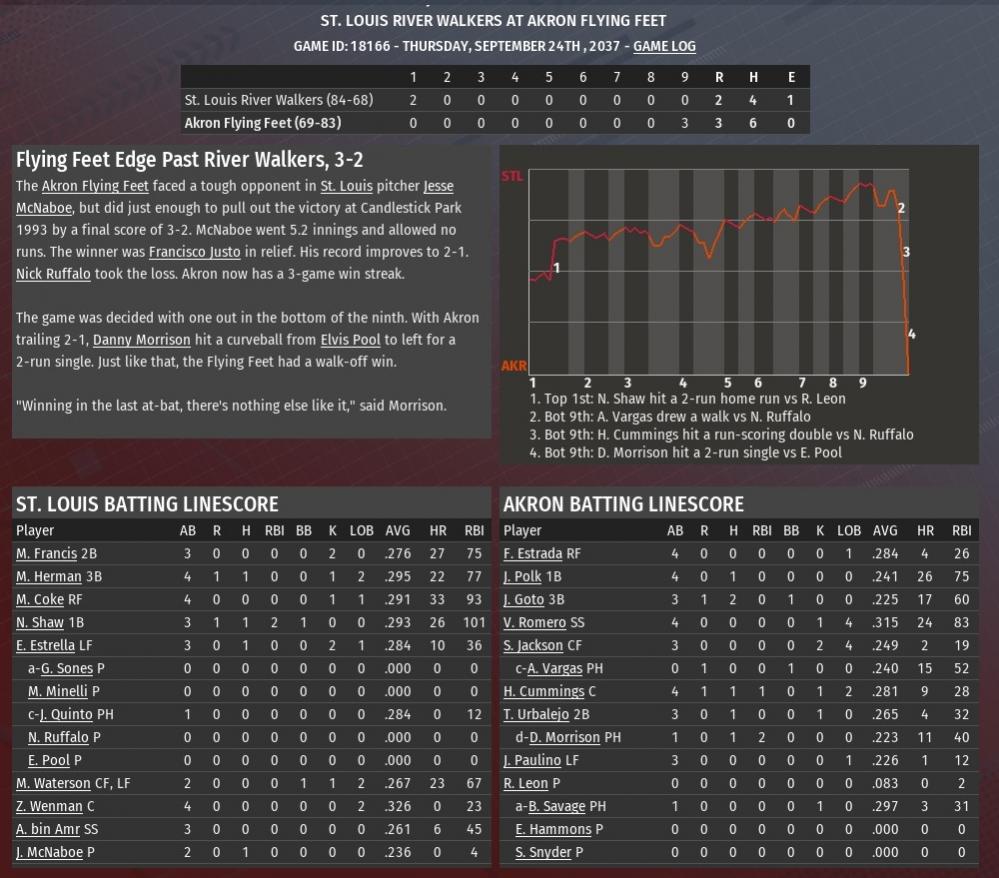Open Akron Flying Feet team link in recap
The image size is (999, 878).
(95, 186)
